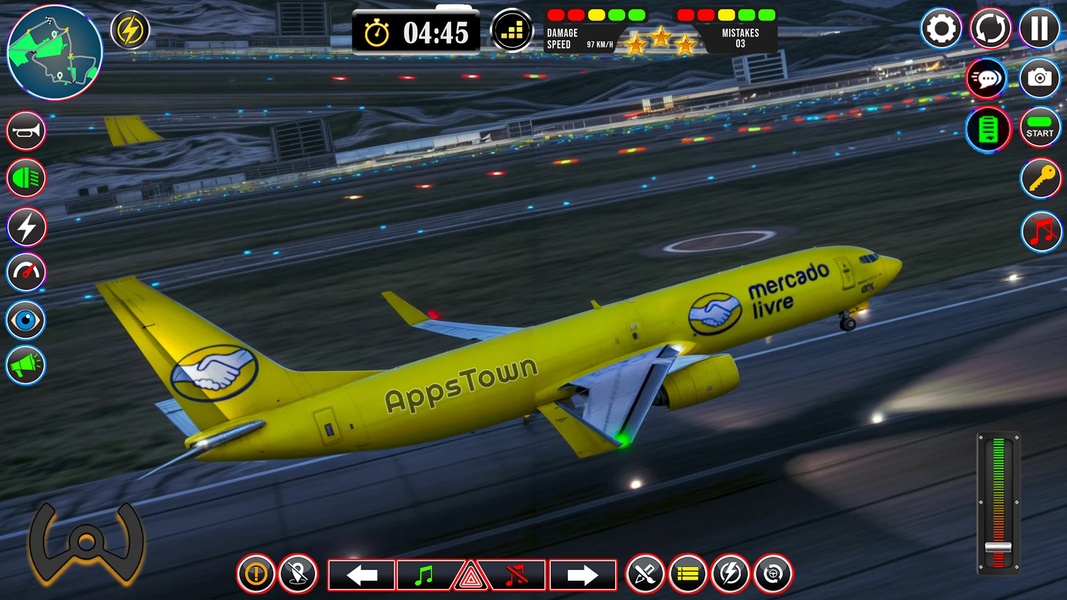This screenshot has width=1067, height=600.
Task: Sound the horn button
Action: click(x=27, y=131)
